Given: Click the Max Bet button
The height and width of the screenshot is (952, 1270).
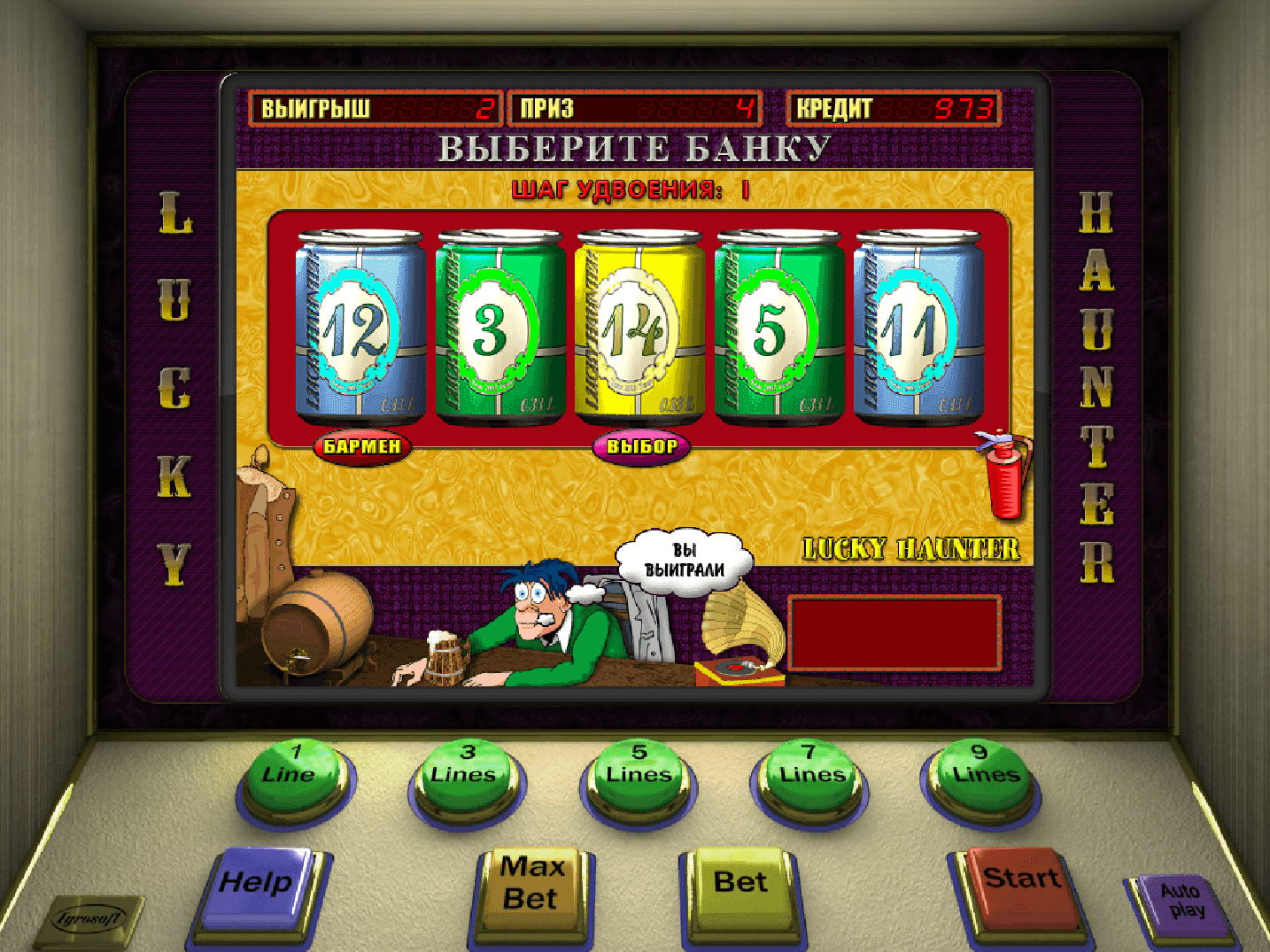Looking at the screenshot, I should coord(531,884).
